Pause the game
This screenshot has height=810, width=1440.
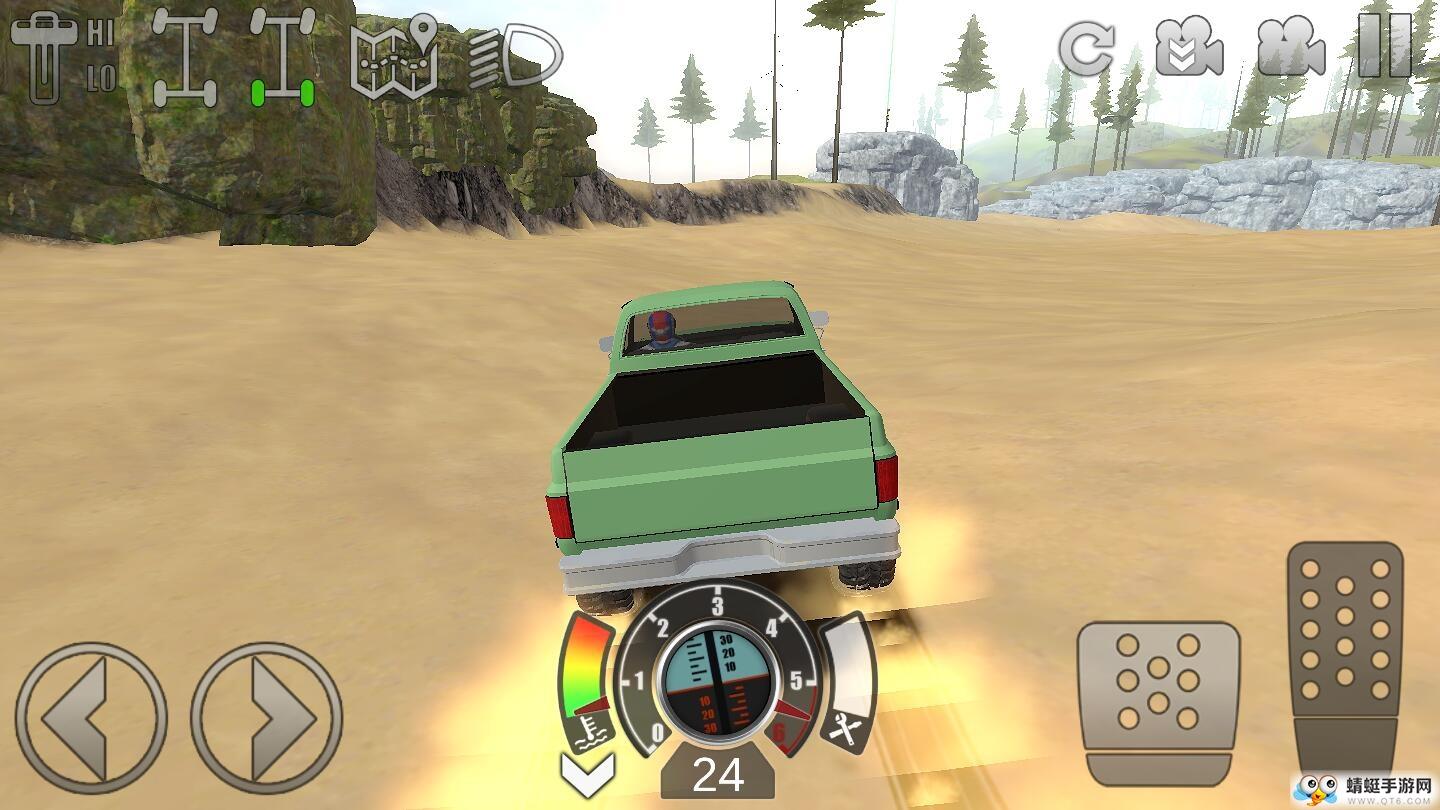tap(1386, 46)
